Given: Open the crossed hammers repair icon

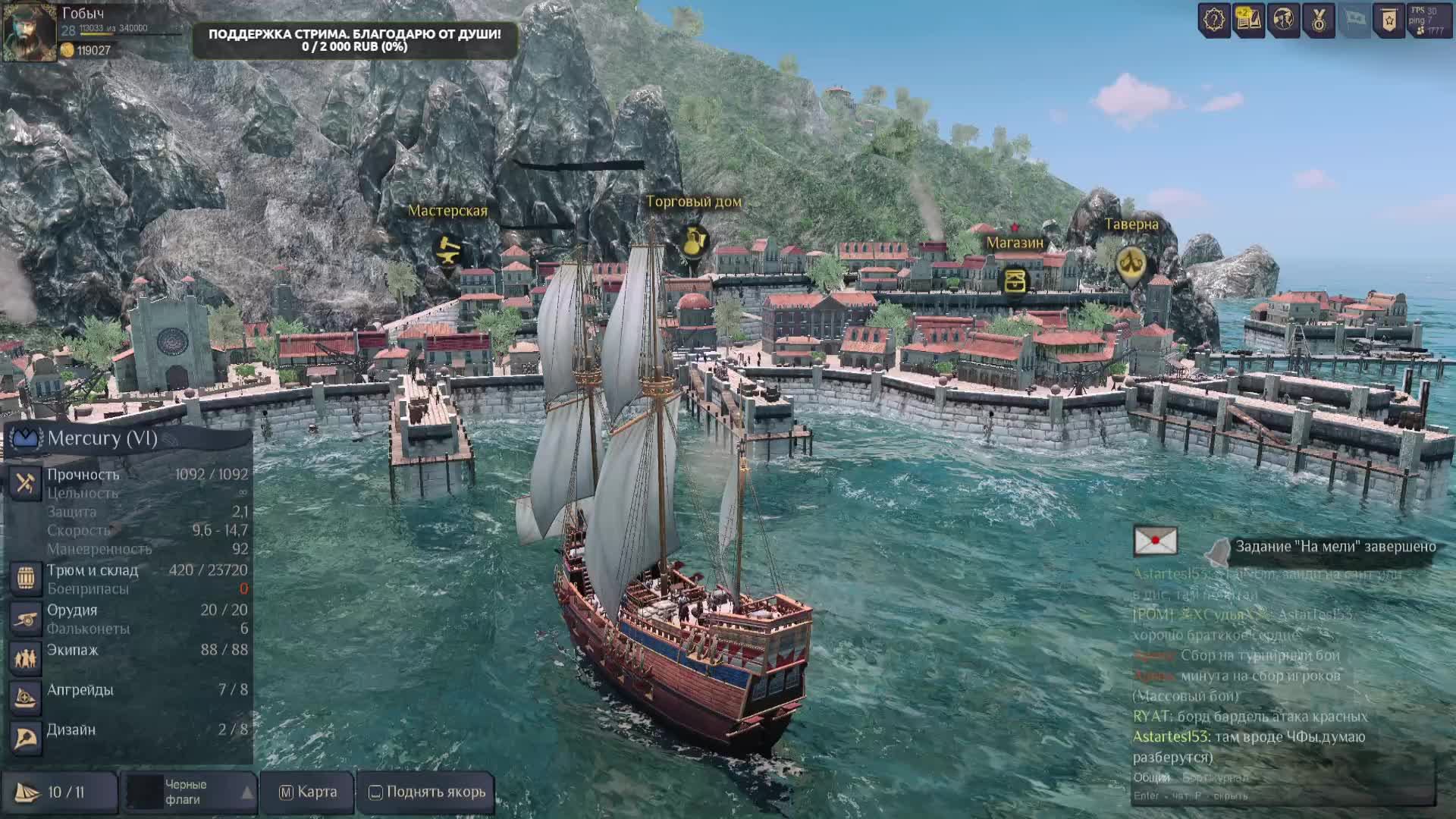Looking at the screenshot, I should click(x=25, y=483).
